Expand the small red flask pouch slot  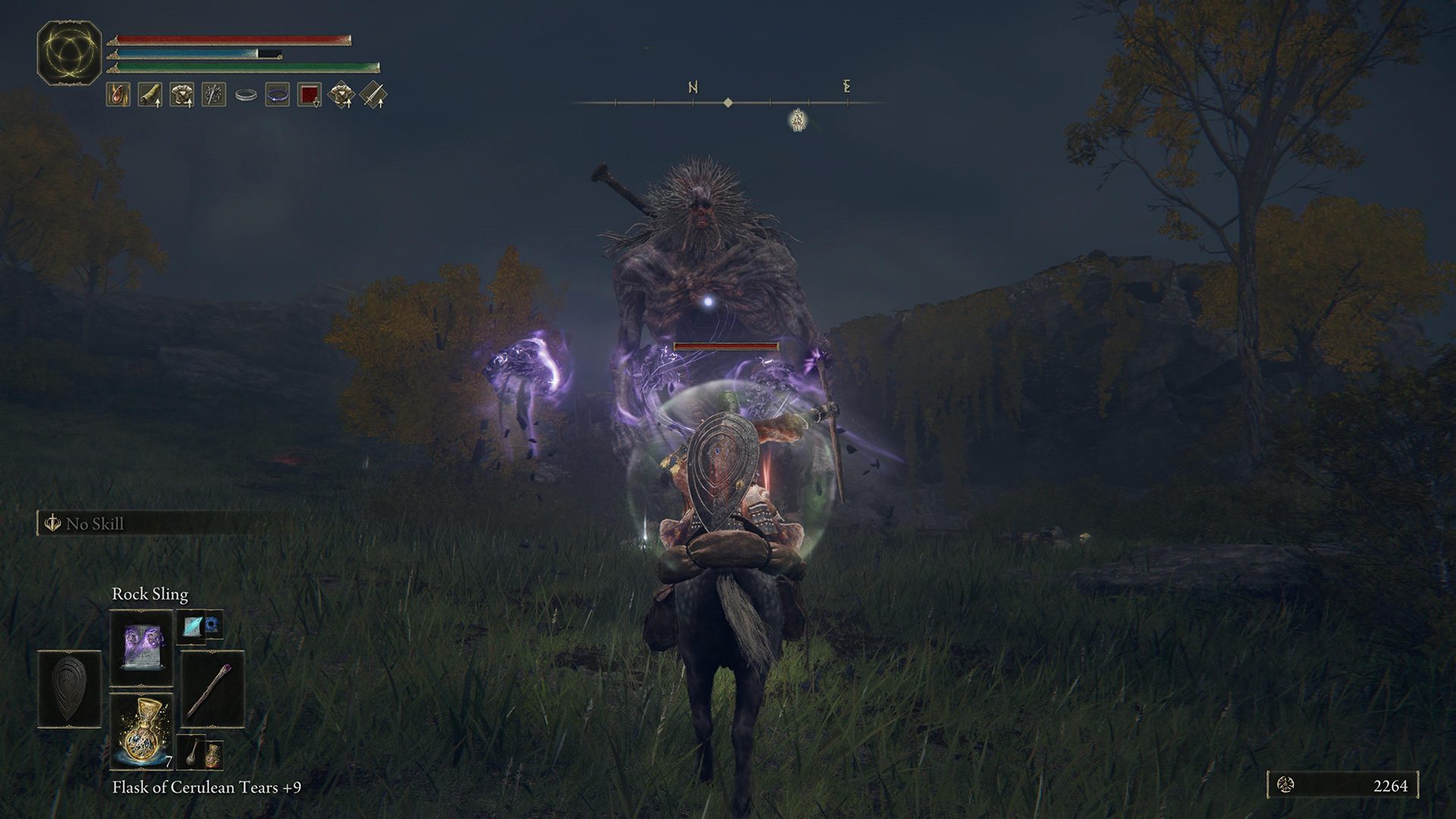[x=214, y=757]
